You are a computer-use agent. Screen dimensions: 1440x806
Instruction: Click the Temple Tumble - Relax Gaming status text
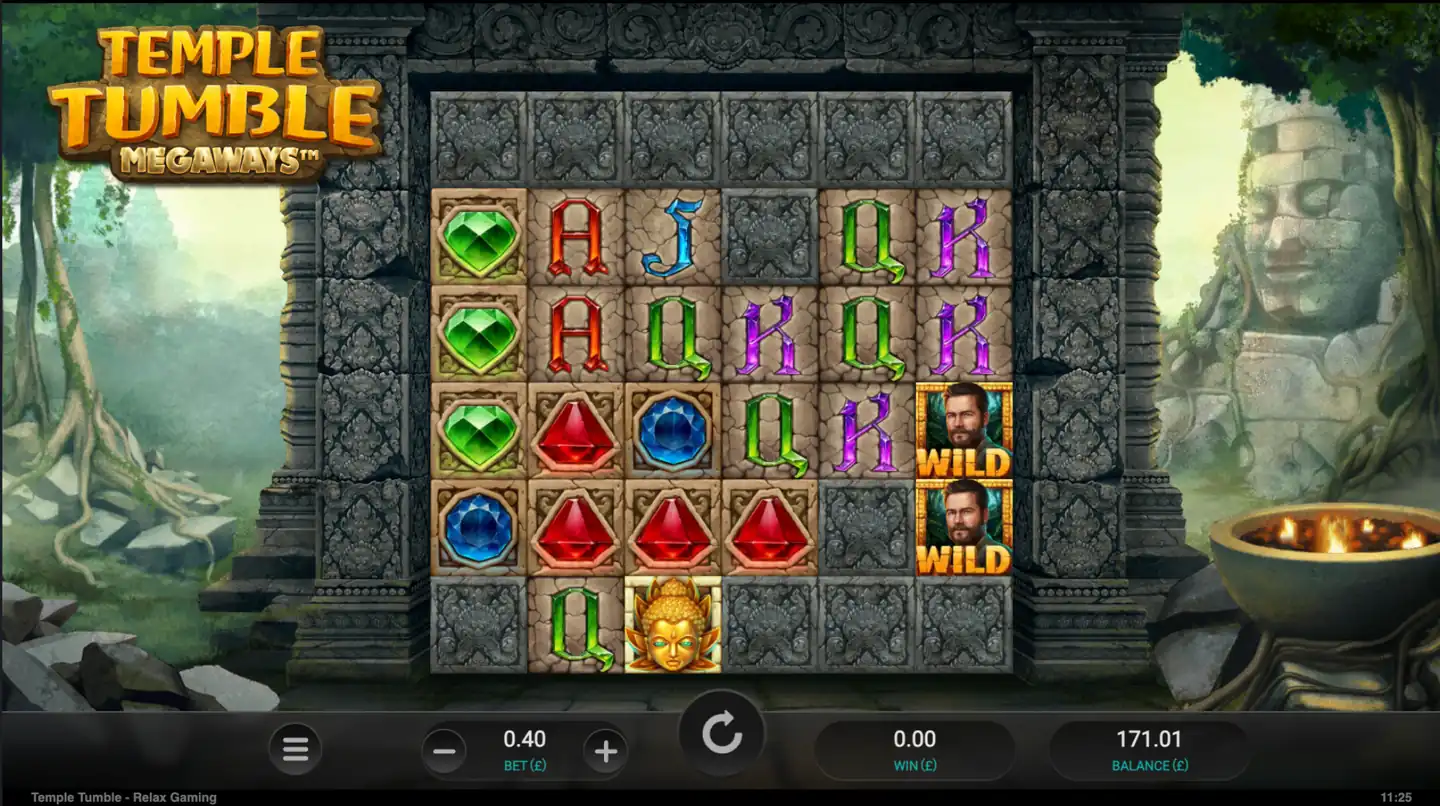coord(120,797)
